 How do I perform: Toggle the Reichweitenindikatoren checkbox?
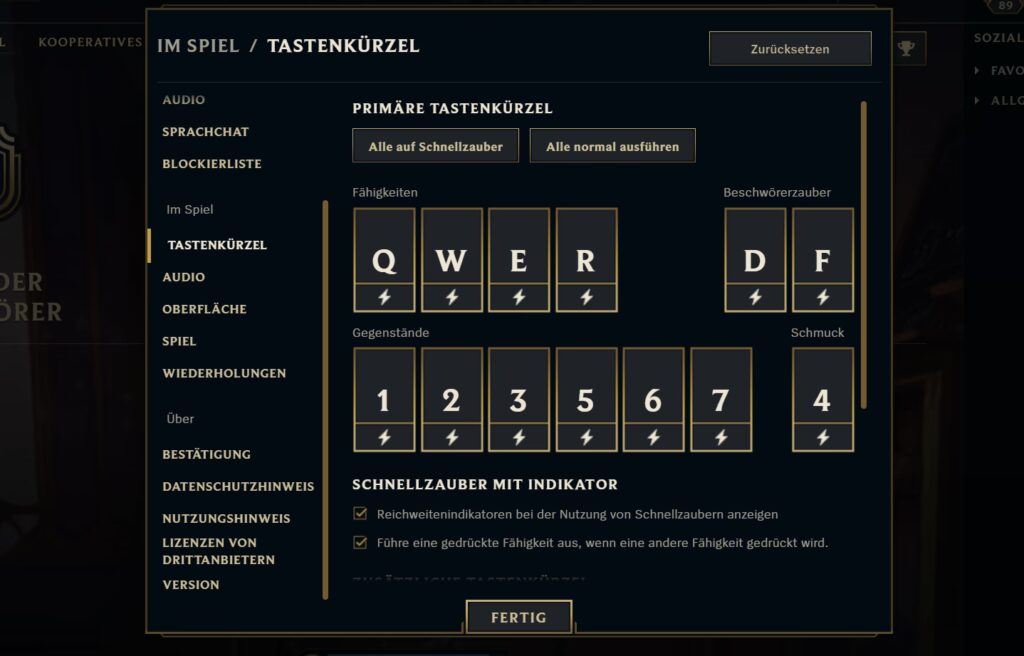(x=361, y=514)
